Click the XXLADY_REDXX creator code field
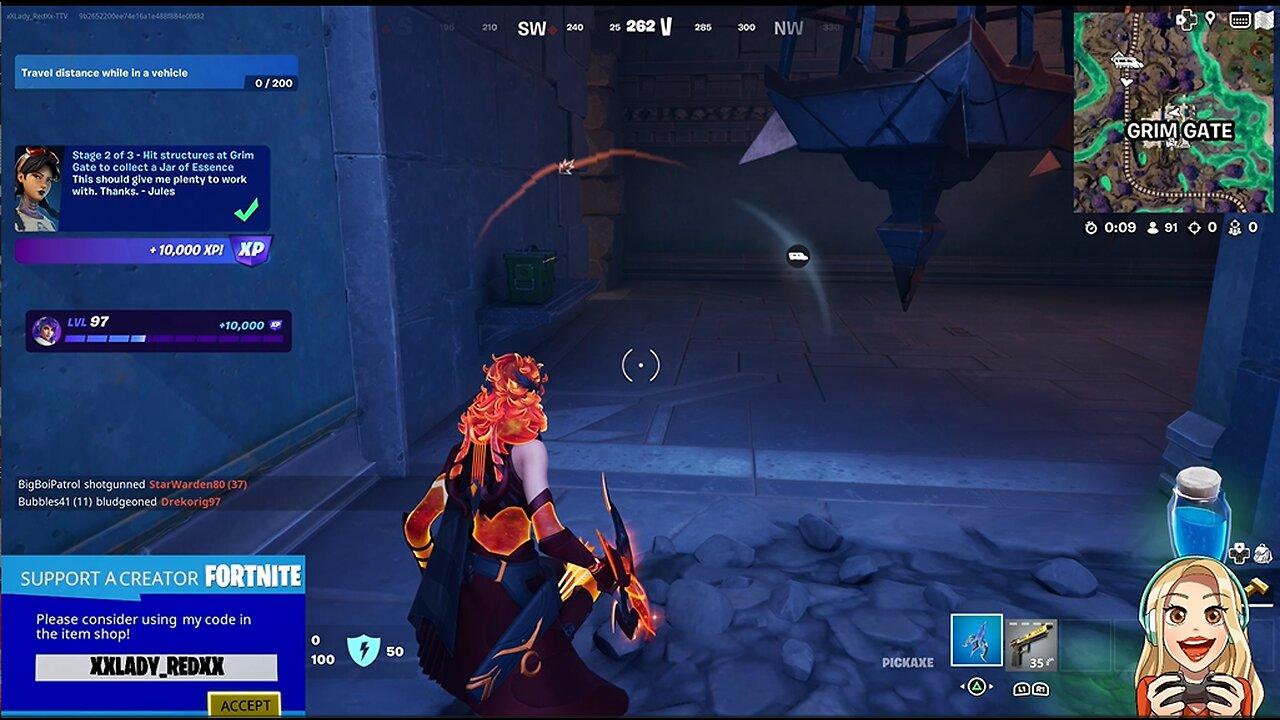The height and width of the screenshot is (720, 1280). point(155,667)
